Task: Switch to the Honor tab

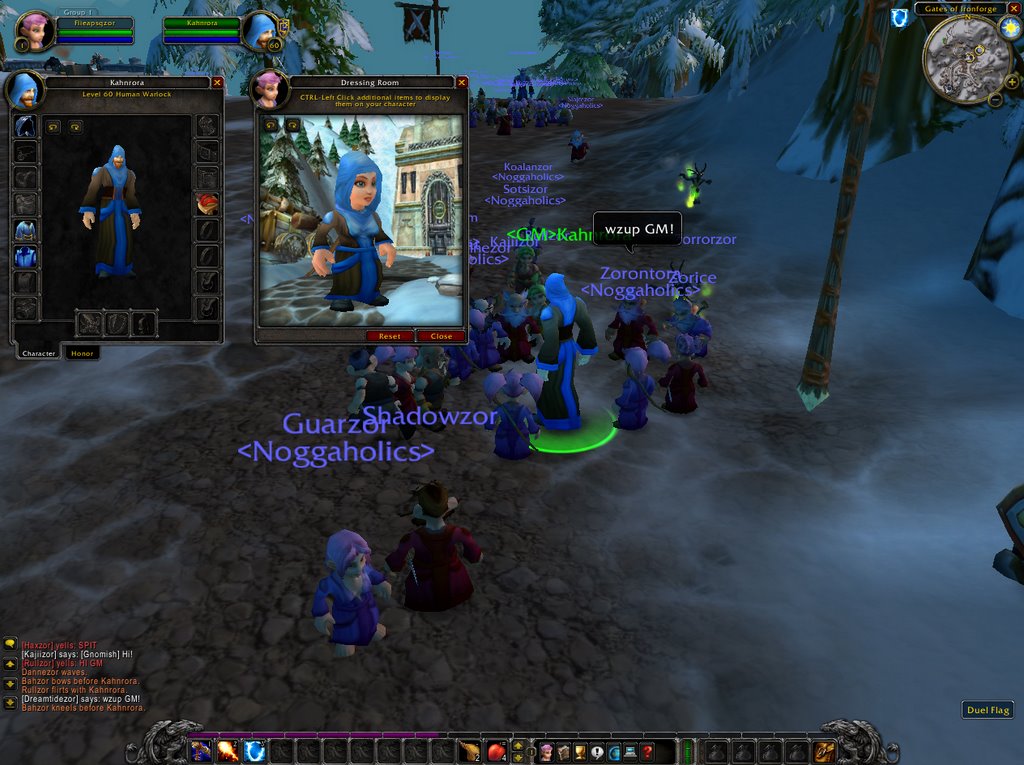Action: tap(82, 353)
